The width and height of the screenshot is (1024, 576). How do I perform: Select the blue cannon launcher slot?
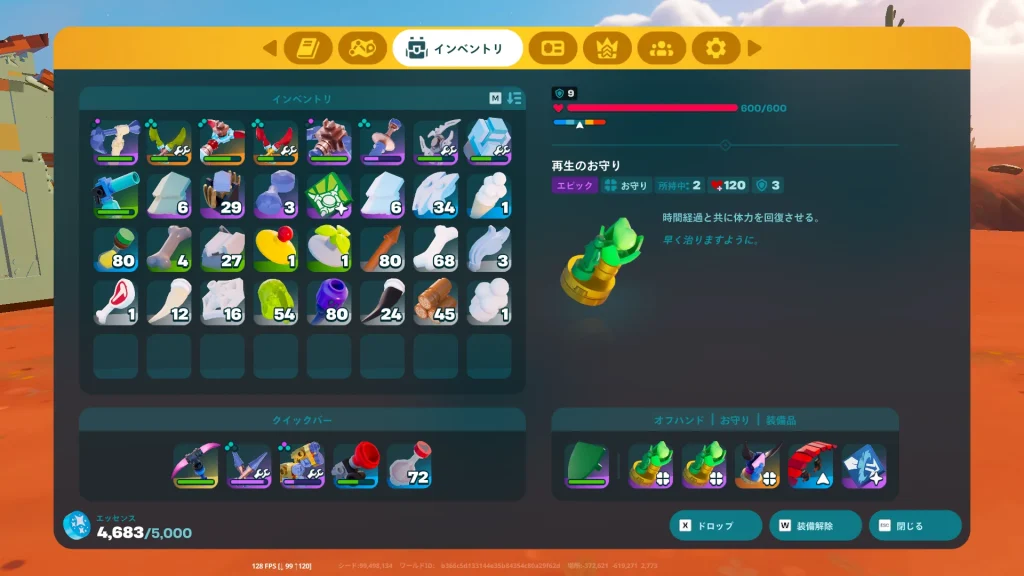tap(115, 195)
